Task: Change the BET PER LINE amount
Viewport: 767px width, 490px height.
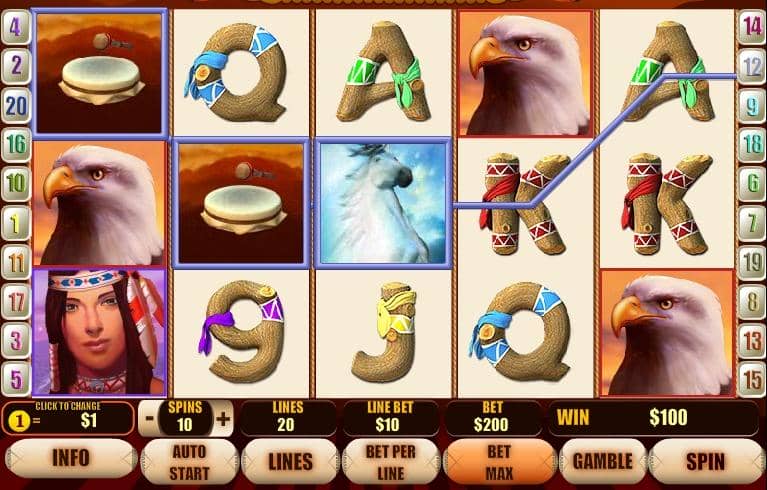Action: tap(390, 461)
